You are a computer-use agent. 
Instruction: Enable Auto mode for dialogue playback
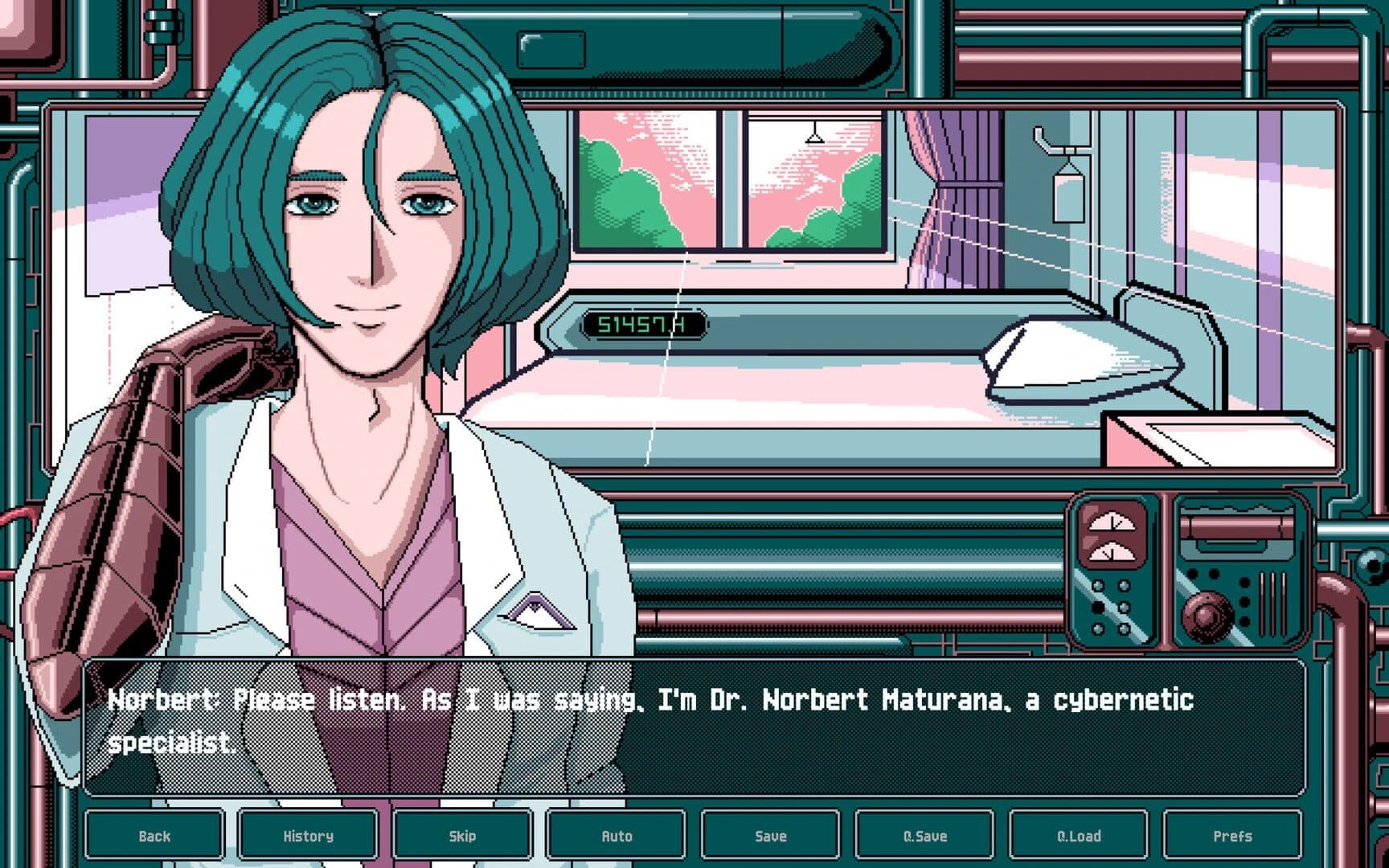point(615,836)
